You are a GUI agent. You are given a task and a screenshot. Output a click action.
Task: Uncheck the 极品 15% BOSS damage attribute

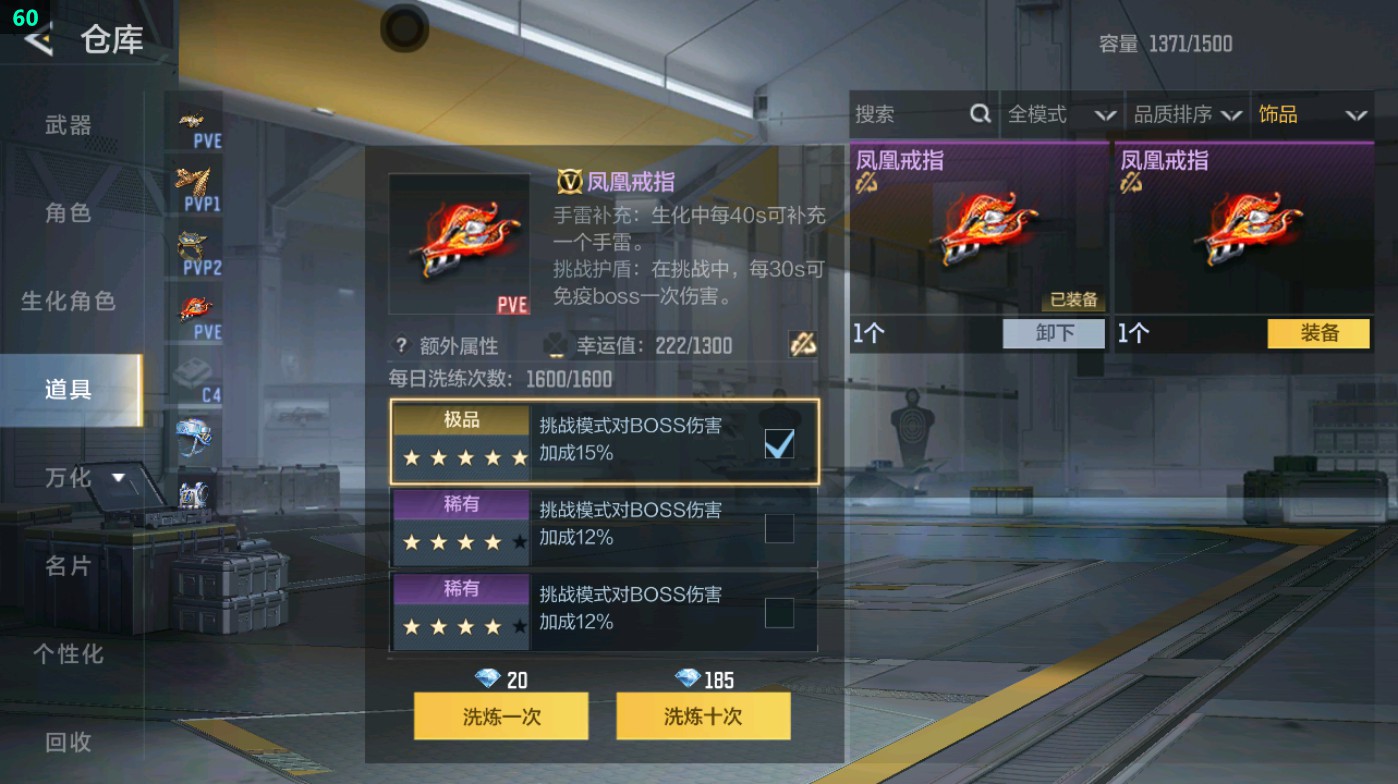click(x=778, y=441)
